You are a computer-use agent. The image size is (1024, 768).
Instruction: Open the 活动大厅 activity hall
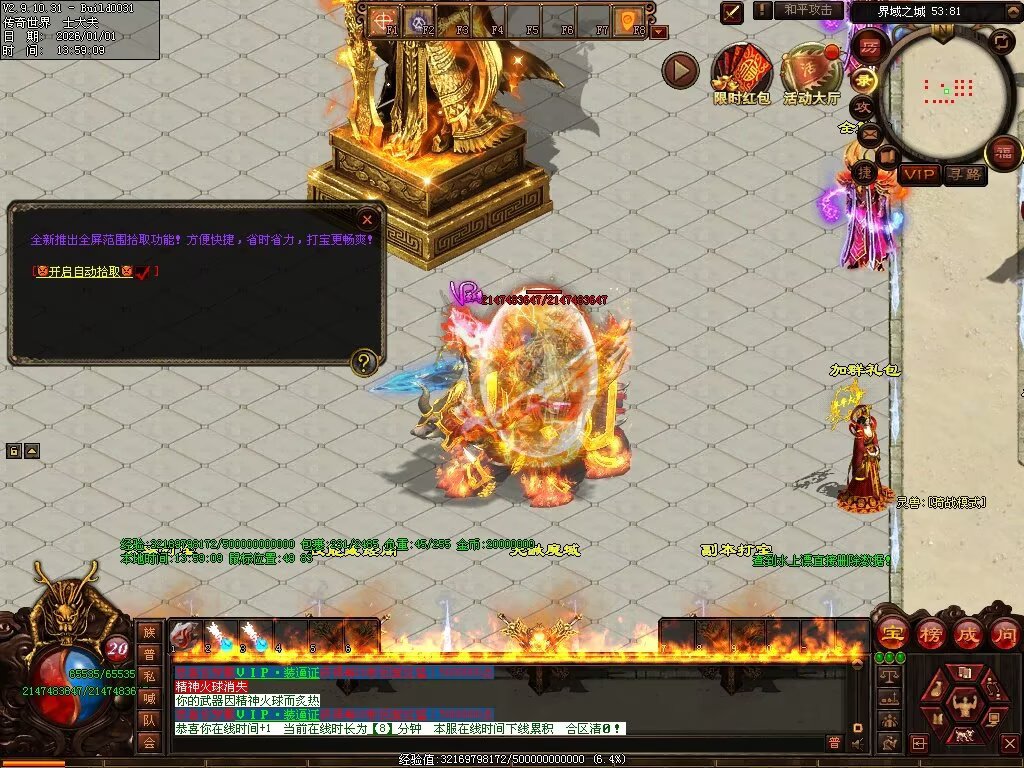811,73
